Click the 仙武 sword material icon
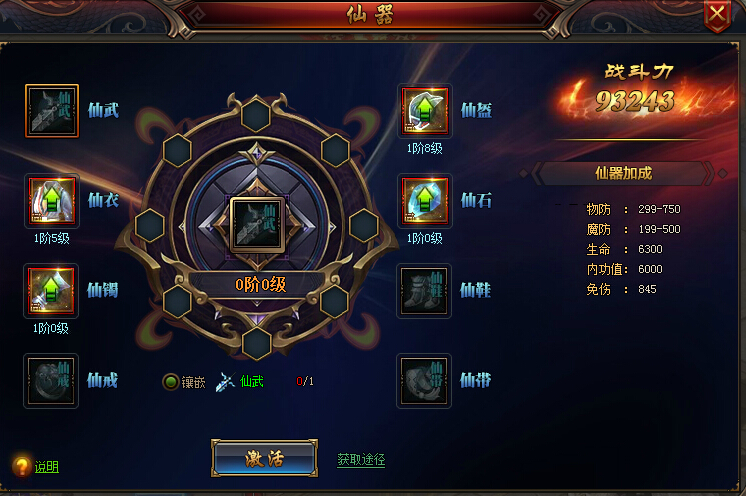Viewport: 746px width, 496px height. [228, 381]
